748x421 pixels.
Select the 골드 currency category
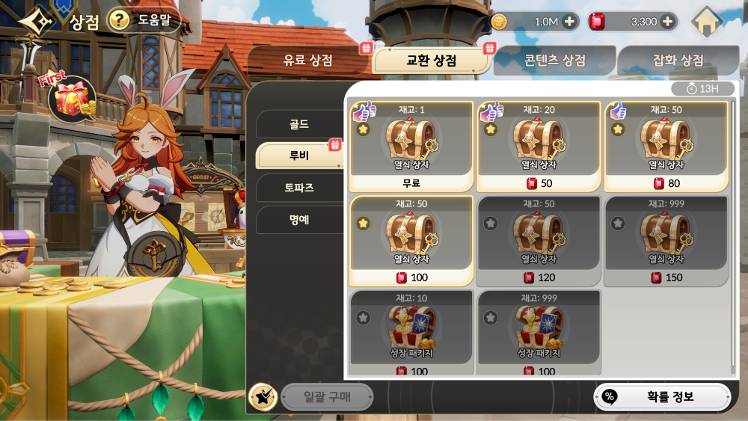[x=298, y=125]
